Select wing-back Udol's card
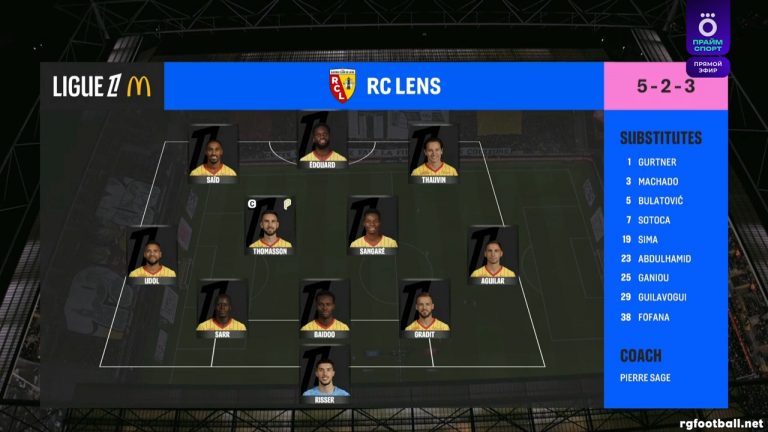768x432 pixels. (152, 256)
